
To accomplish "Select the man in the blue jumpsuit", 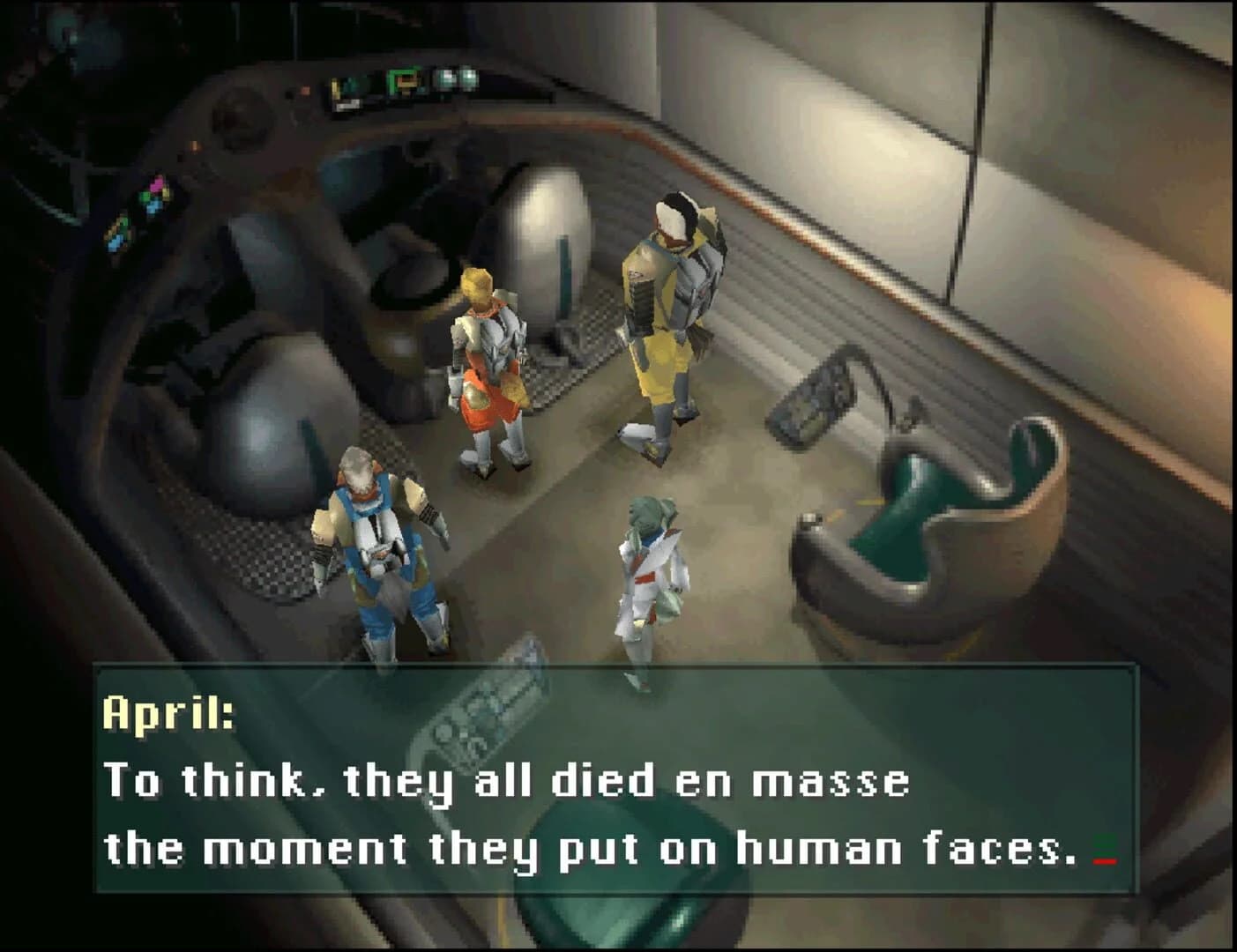I will (x=375, y=538).
